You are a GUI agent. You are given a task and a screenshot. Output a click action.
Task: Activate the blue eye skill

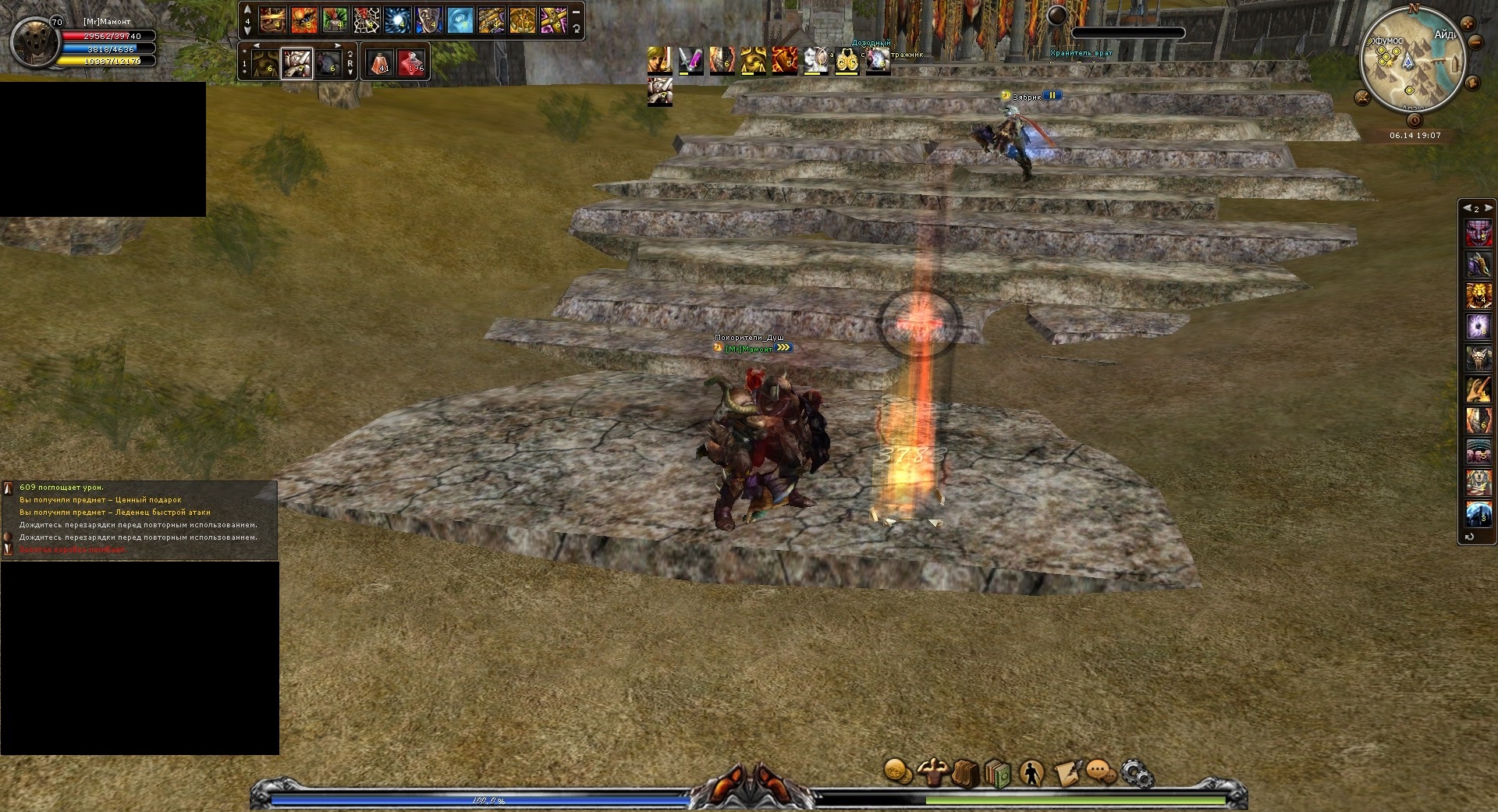click(x=460, y=20)
